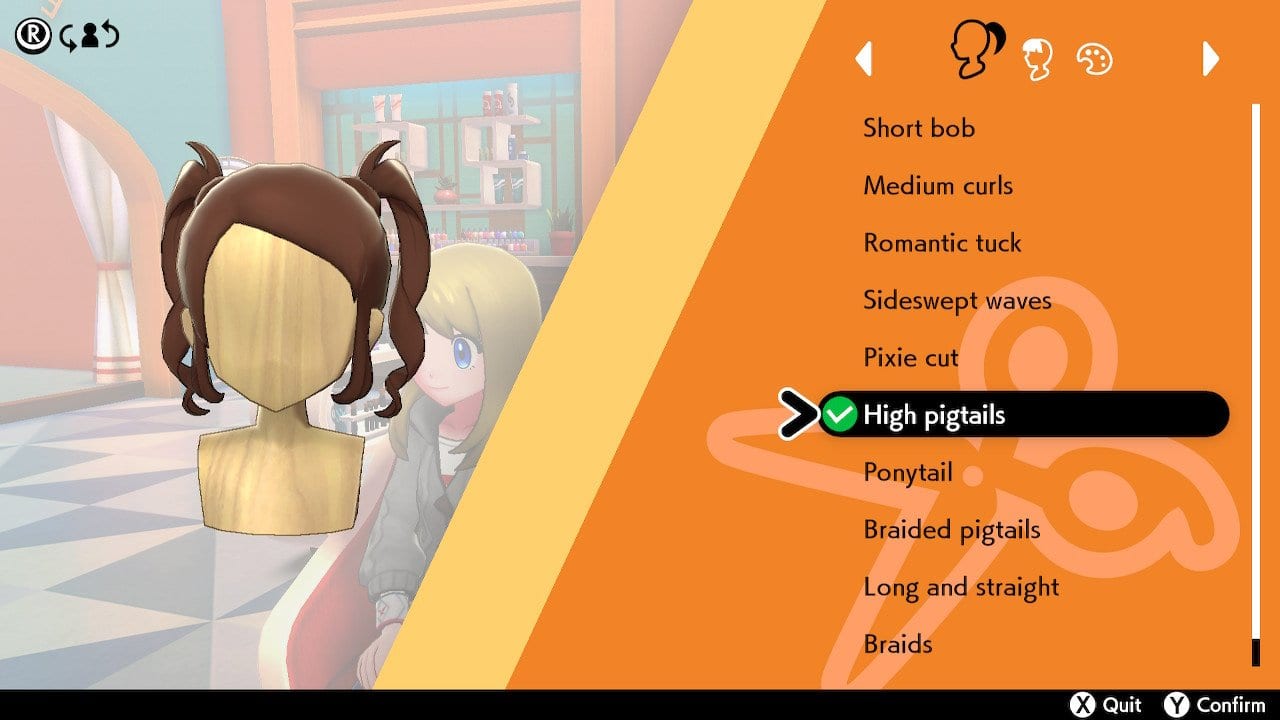Pick the Short bob hairstyle

click(920, 128)
